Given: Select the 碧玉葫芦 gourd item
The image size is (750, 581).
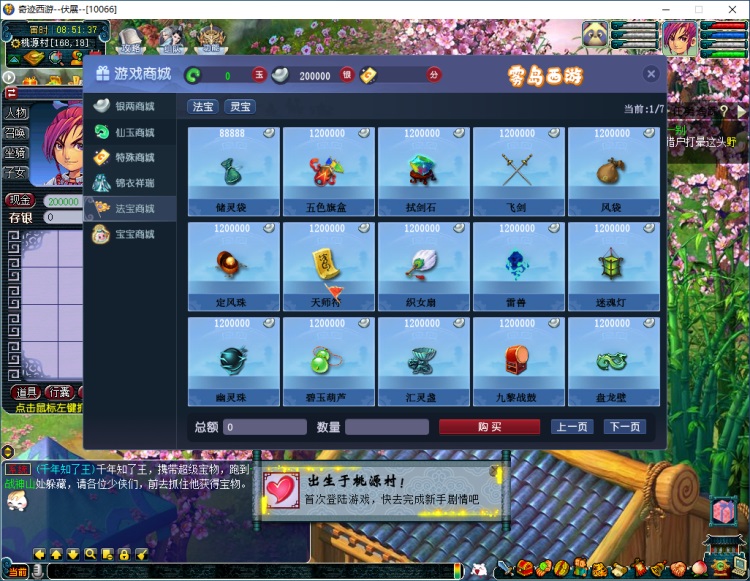Looking at the screenshot, I should (x=329, y=360).
